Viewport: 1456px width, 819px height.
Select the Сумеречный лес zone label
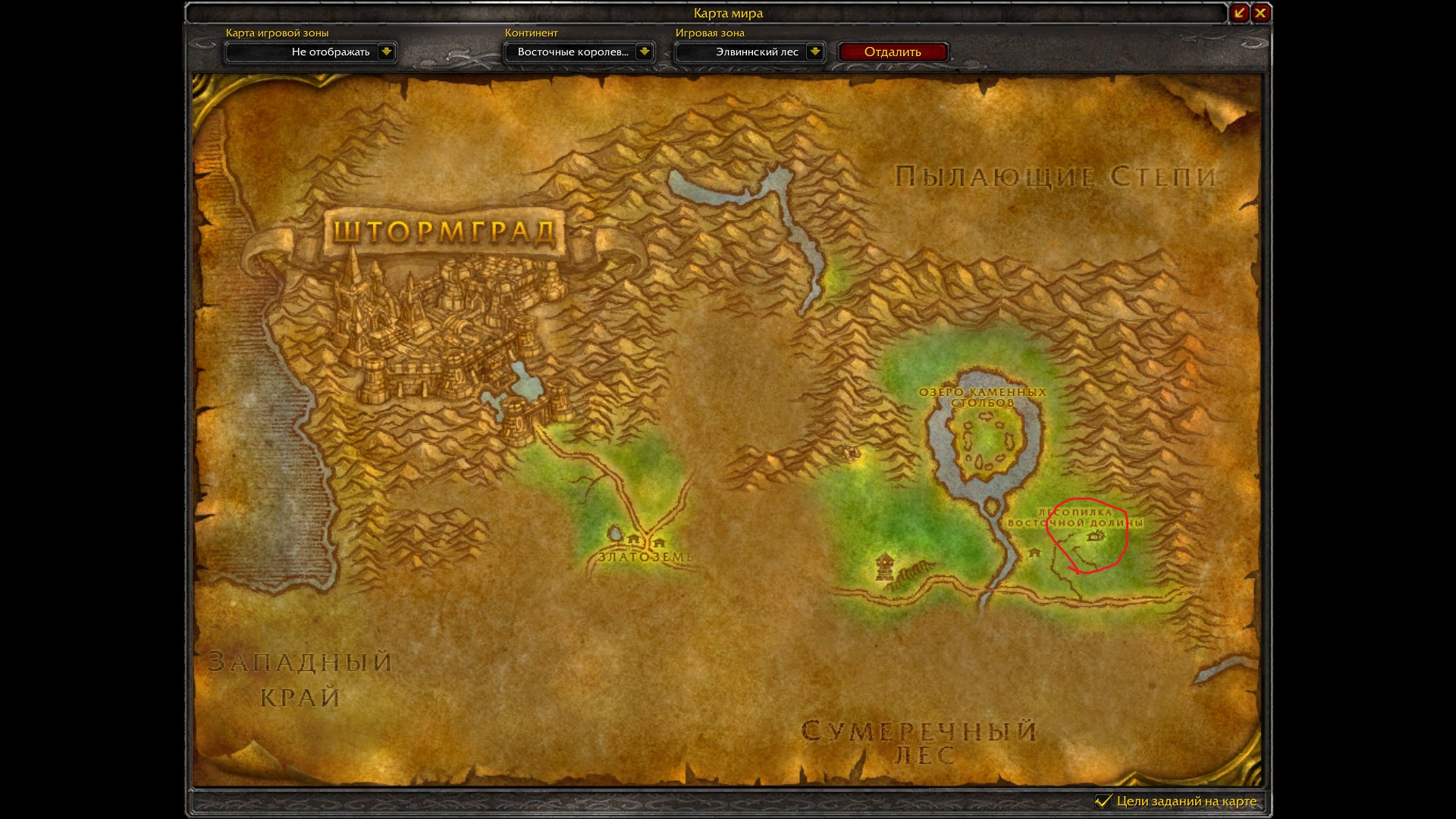pyautogui.click(x=919, y=742)
